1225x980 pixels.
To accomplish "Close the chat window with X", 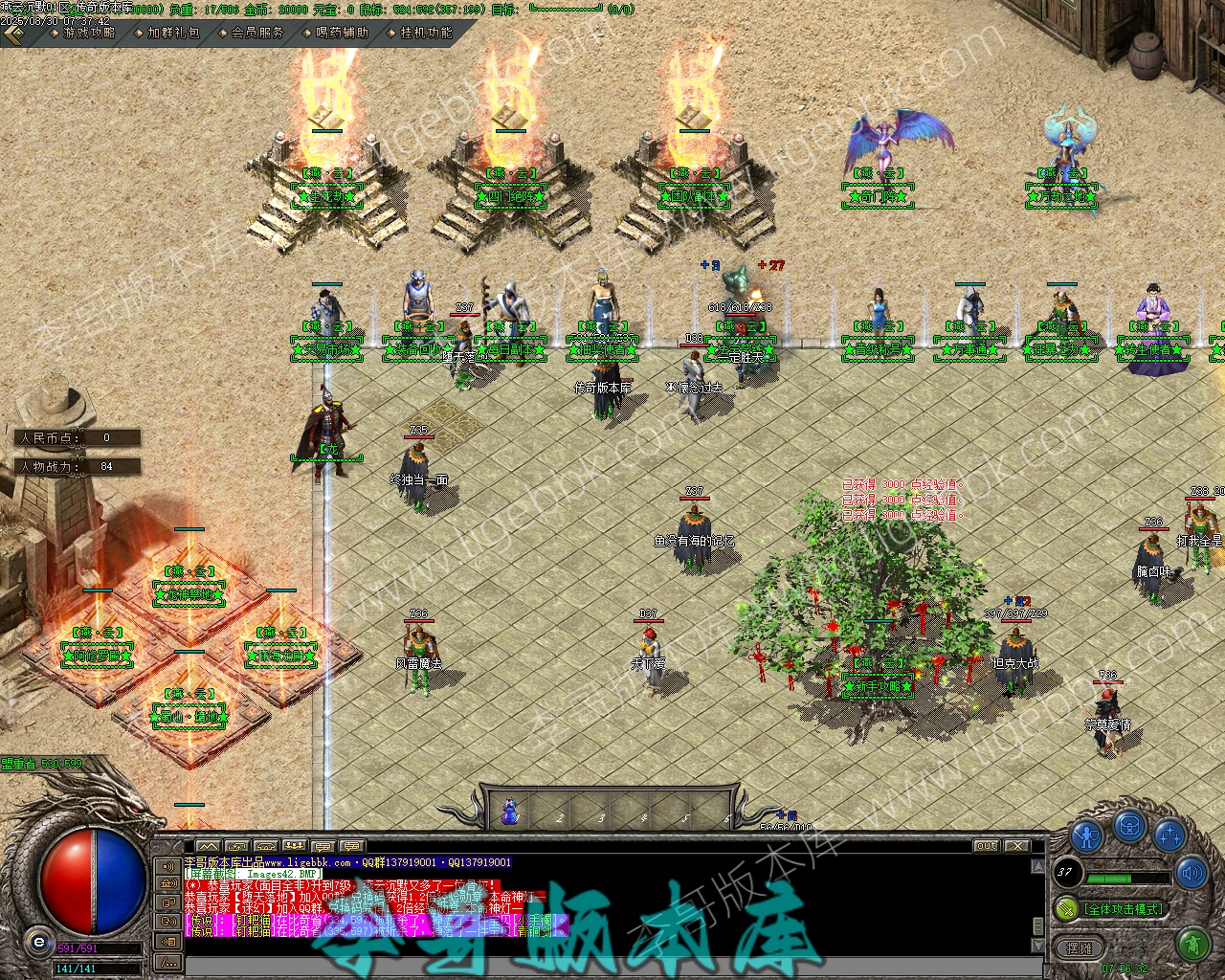I will point(1016,846).
